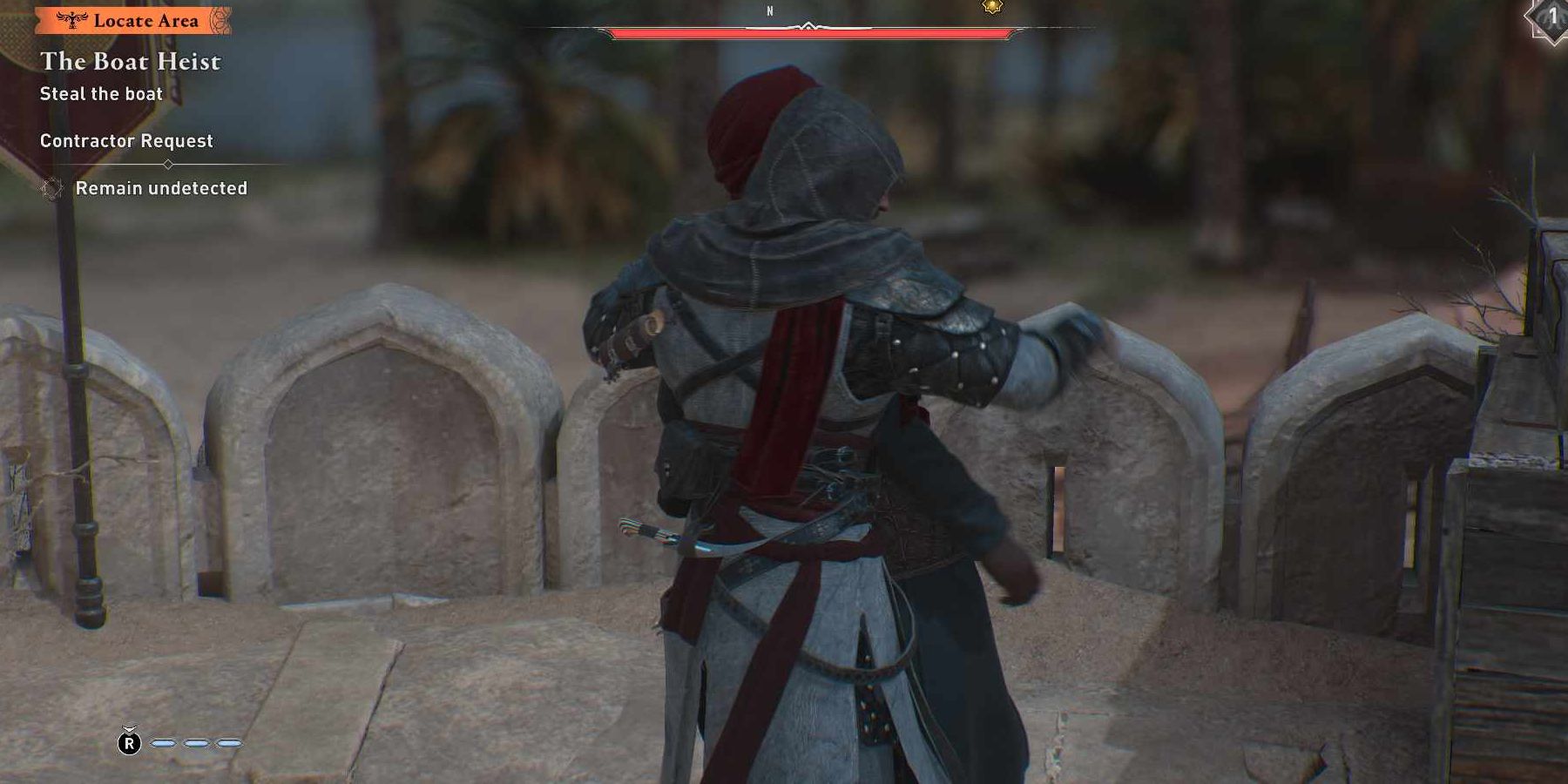The image size is (1568, 784).
Task: Toggle the first blue focus pip
Action: (164, 743)
